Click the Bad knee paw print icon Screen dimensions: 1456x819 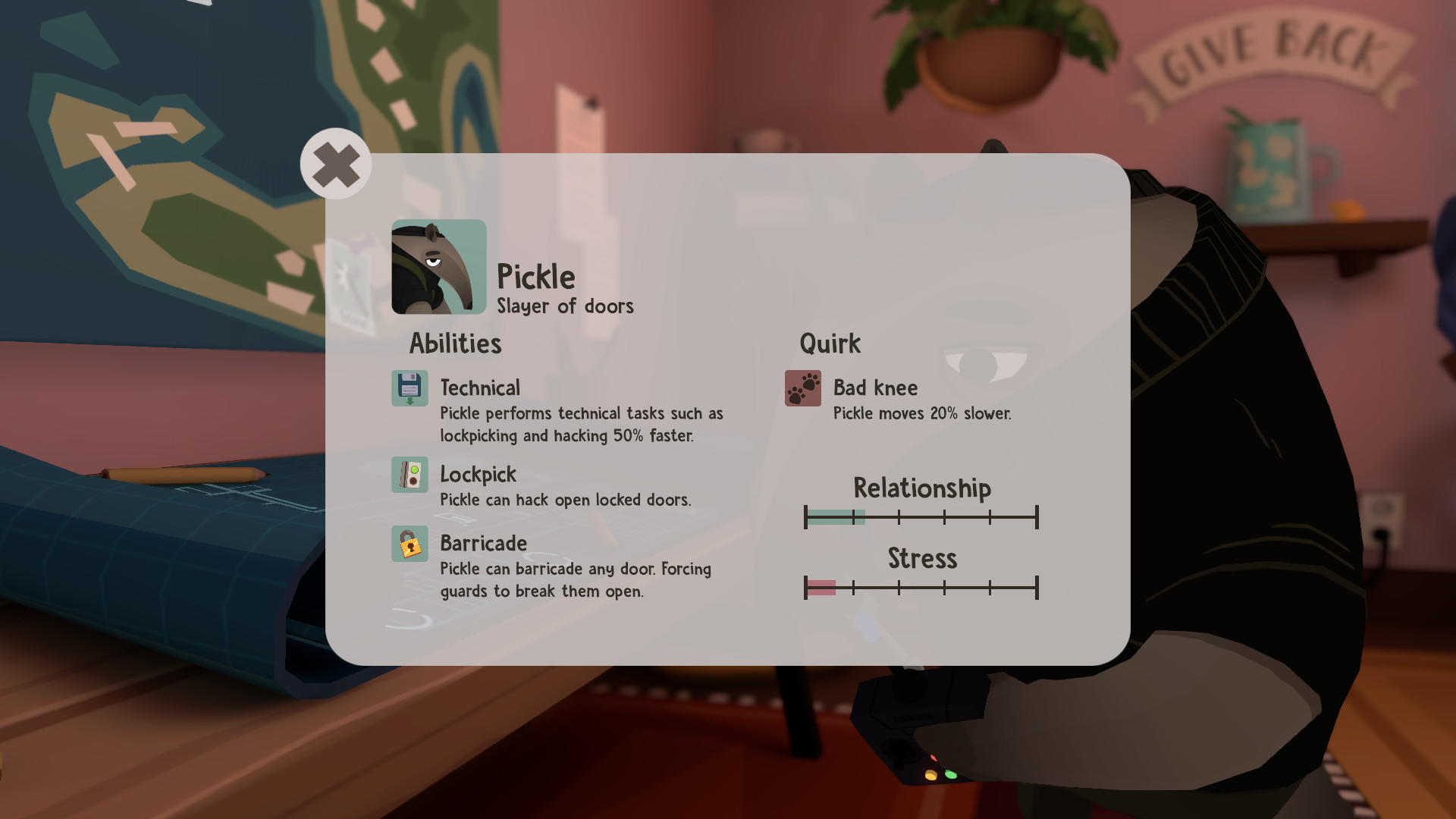pyautogui.click(x=803, y=388)
